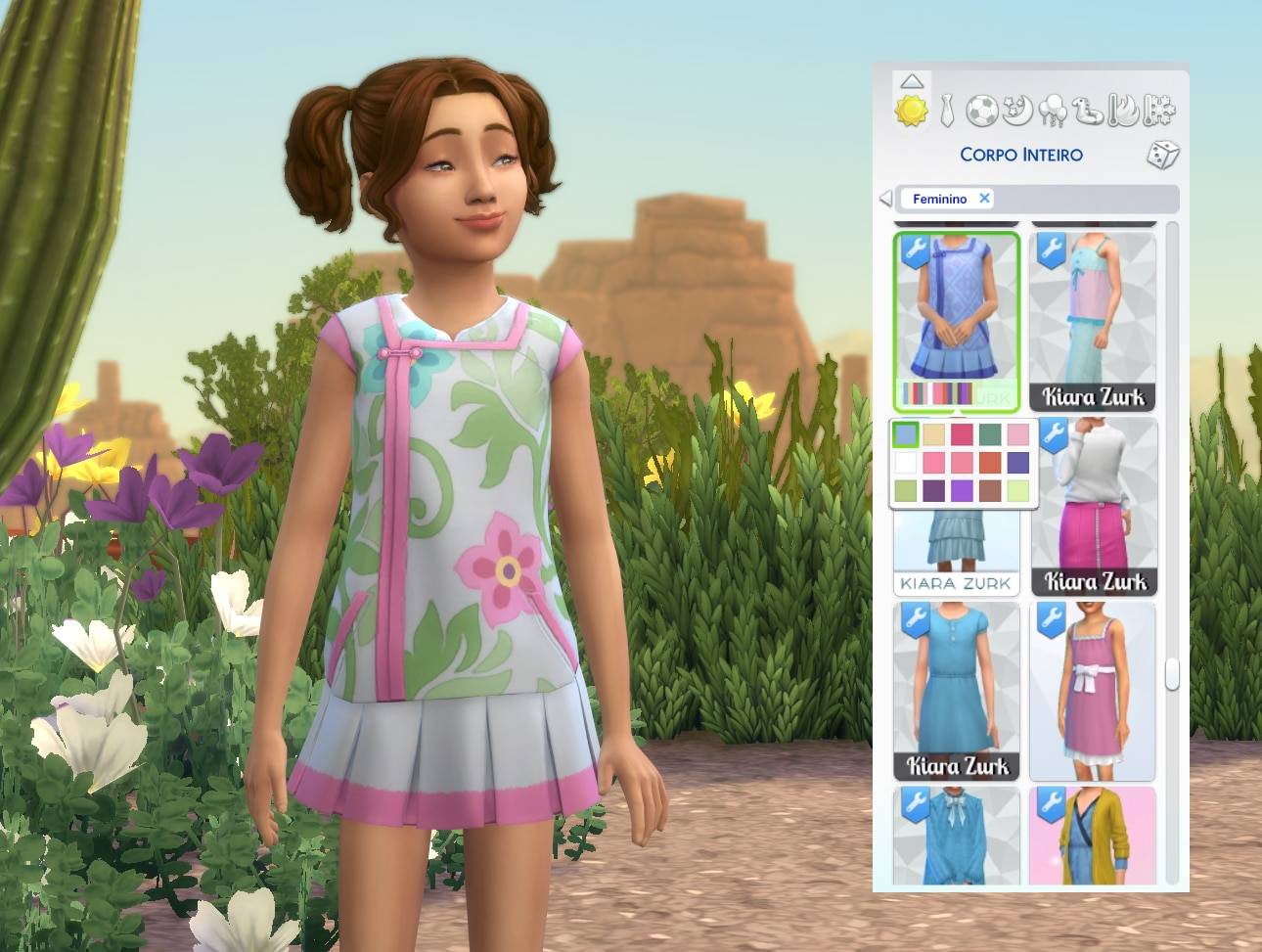
Task: Select the purple color swatch in the palette
Action: (962, 489)
